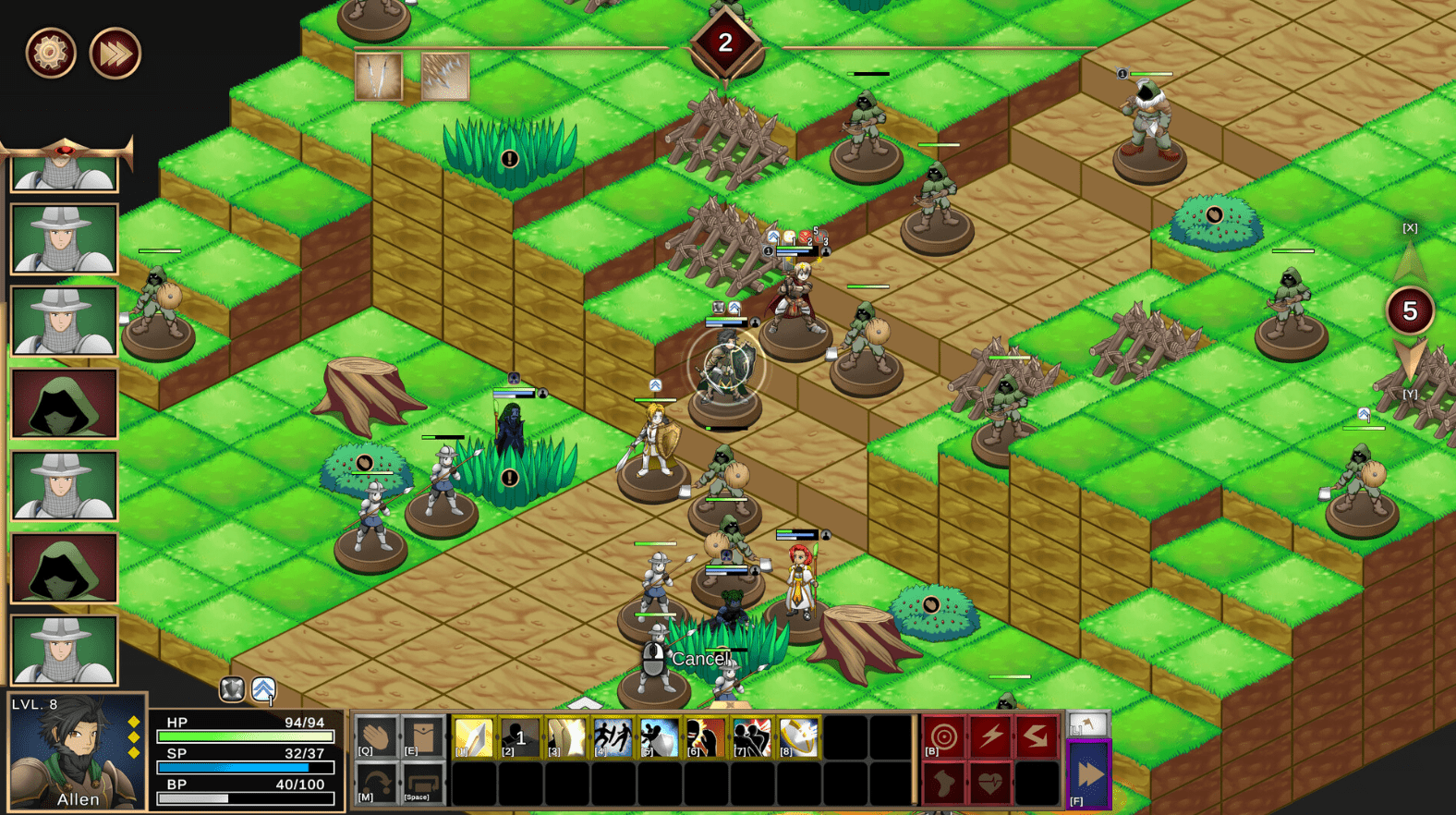Click the blue up chevron near bottom center
The width and height of the screenshot is (1456, 815).
(264, 688)
